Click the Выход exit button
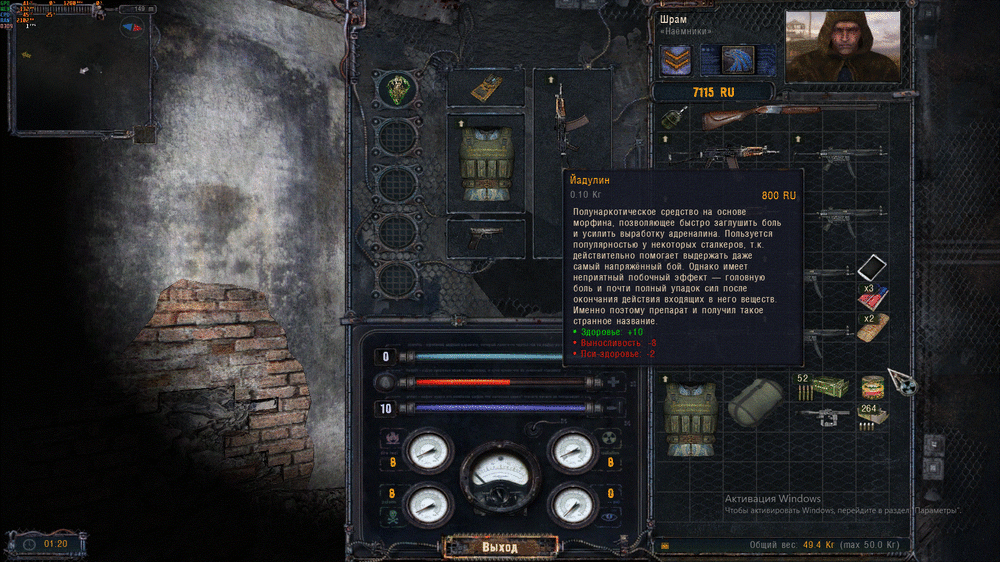Viewport: 1000px width, 562px height. tap(500, 547)
